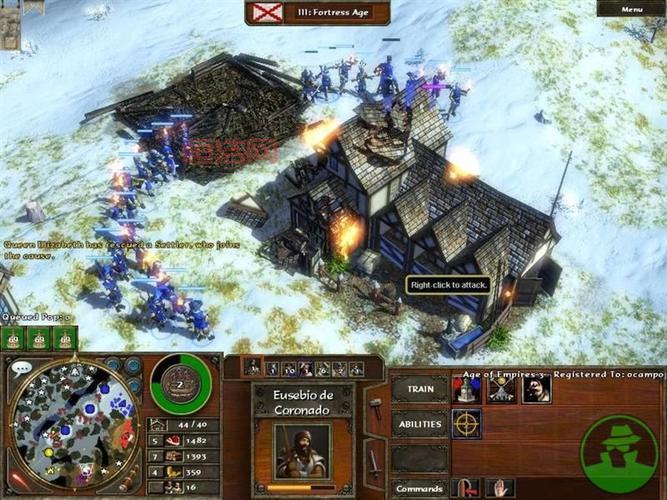Image resolution: width=667 pixels, height=500 pixels.
Task: Issue the stop hand command
Action: click(x=500, y=488)
